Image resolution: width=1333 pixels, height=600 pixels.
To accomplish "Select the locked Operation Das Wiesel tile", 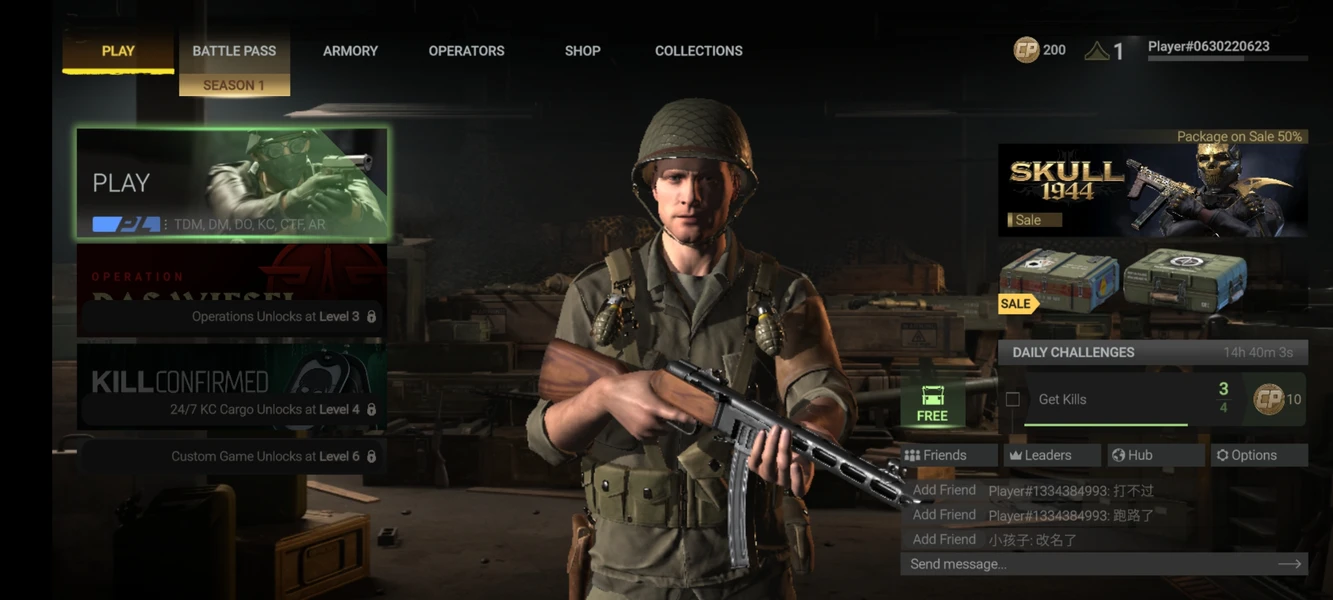I will click(x=232, y=291).
